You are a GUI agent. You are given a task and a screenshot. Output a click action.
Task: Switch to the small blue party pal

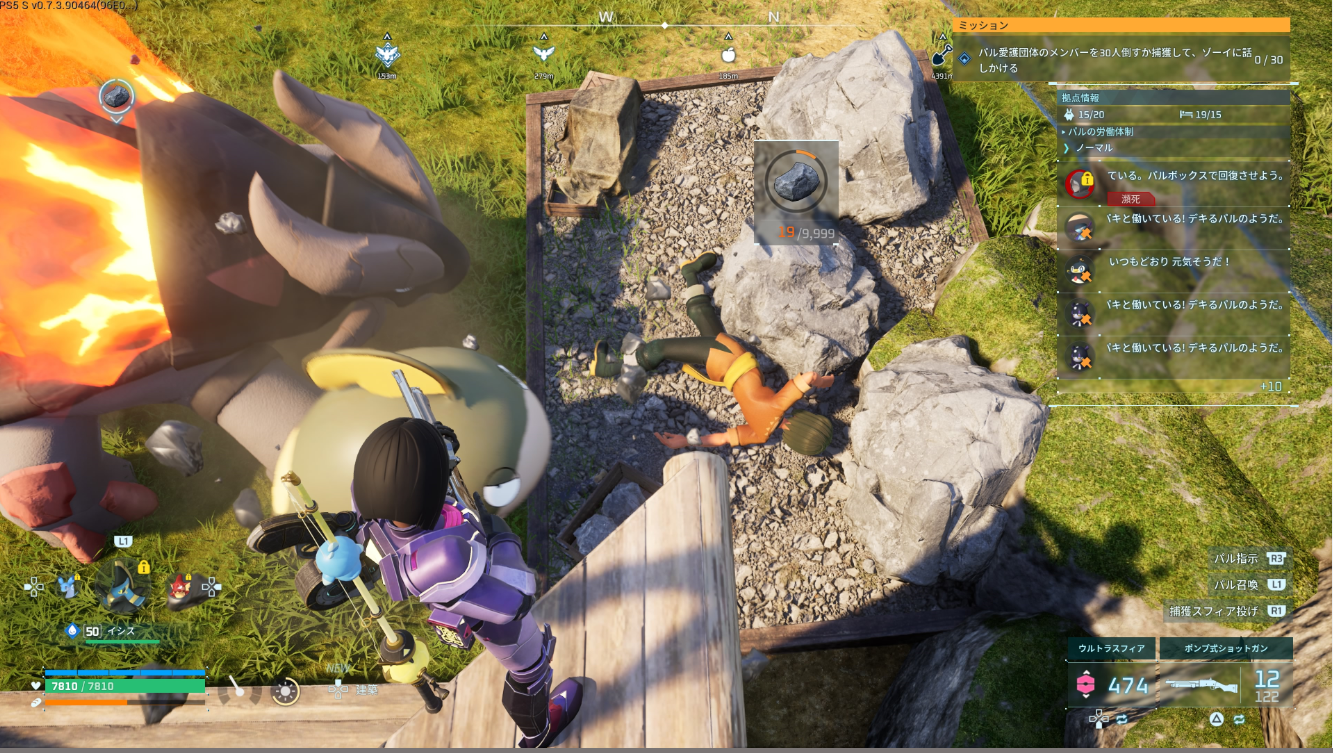[68, 587]
